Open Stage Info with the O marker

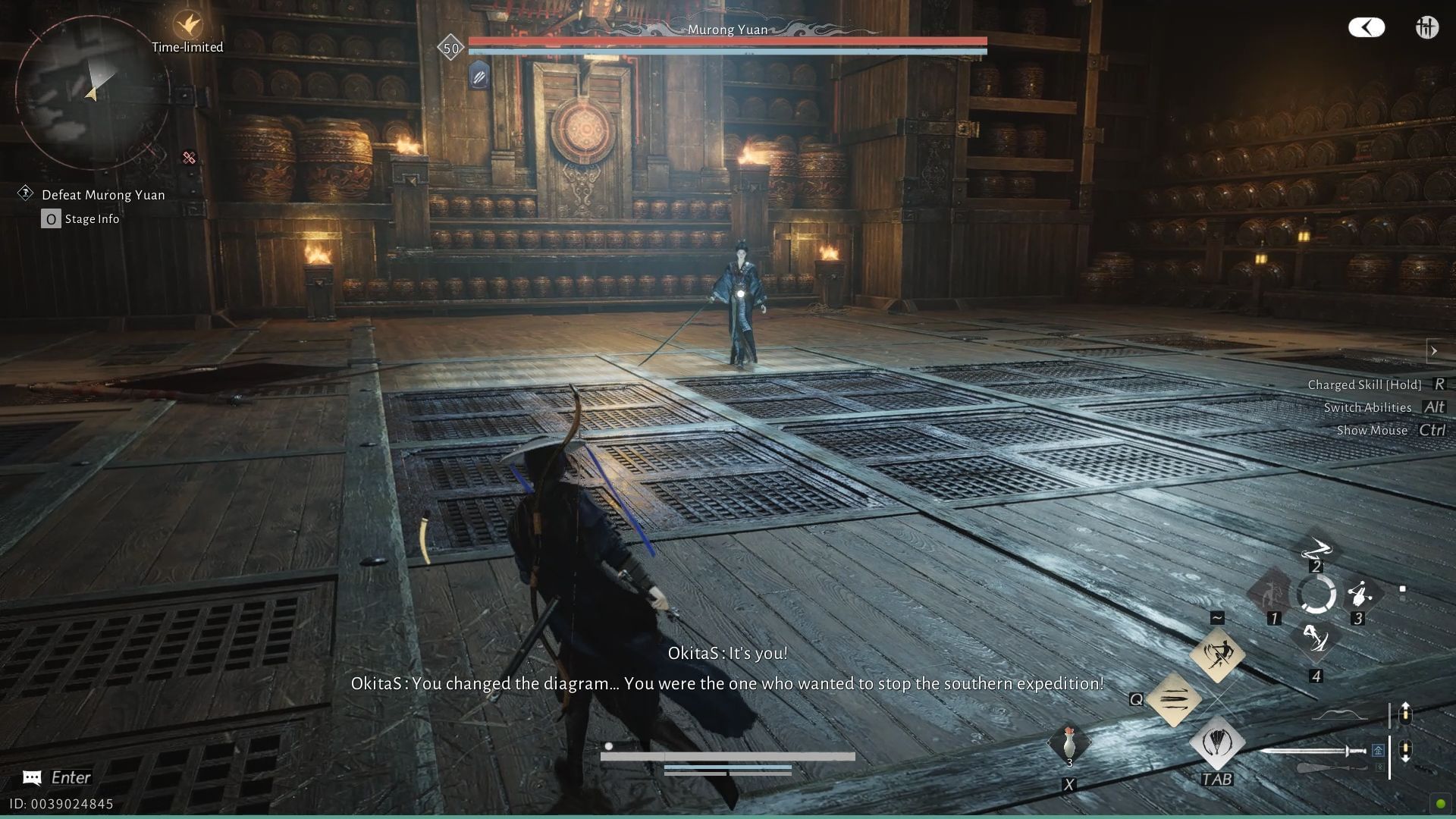coord(50,218)
